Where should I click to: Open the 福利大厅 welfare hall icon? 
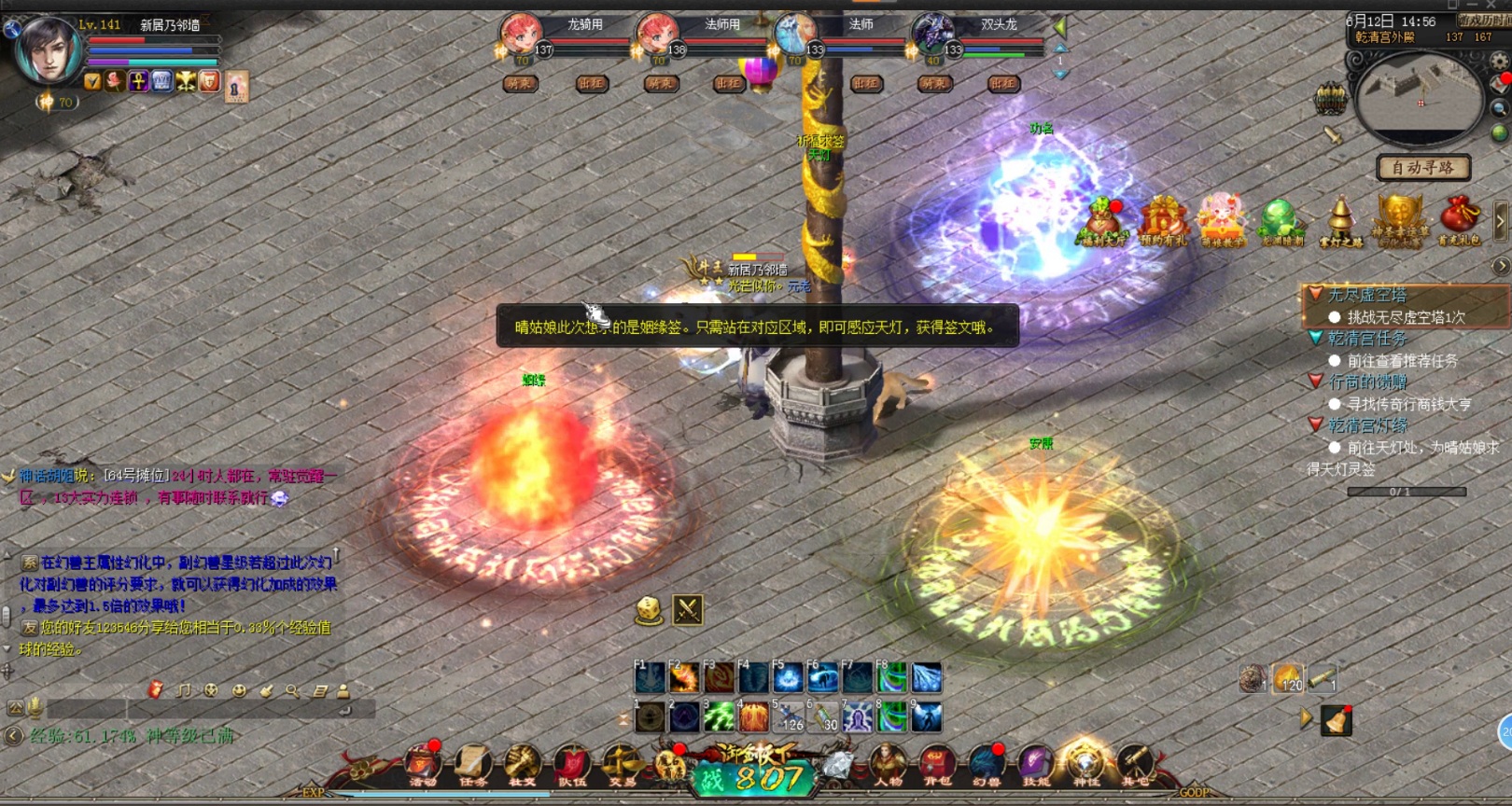click(x=1102, y=222)
